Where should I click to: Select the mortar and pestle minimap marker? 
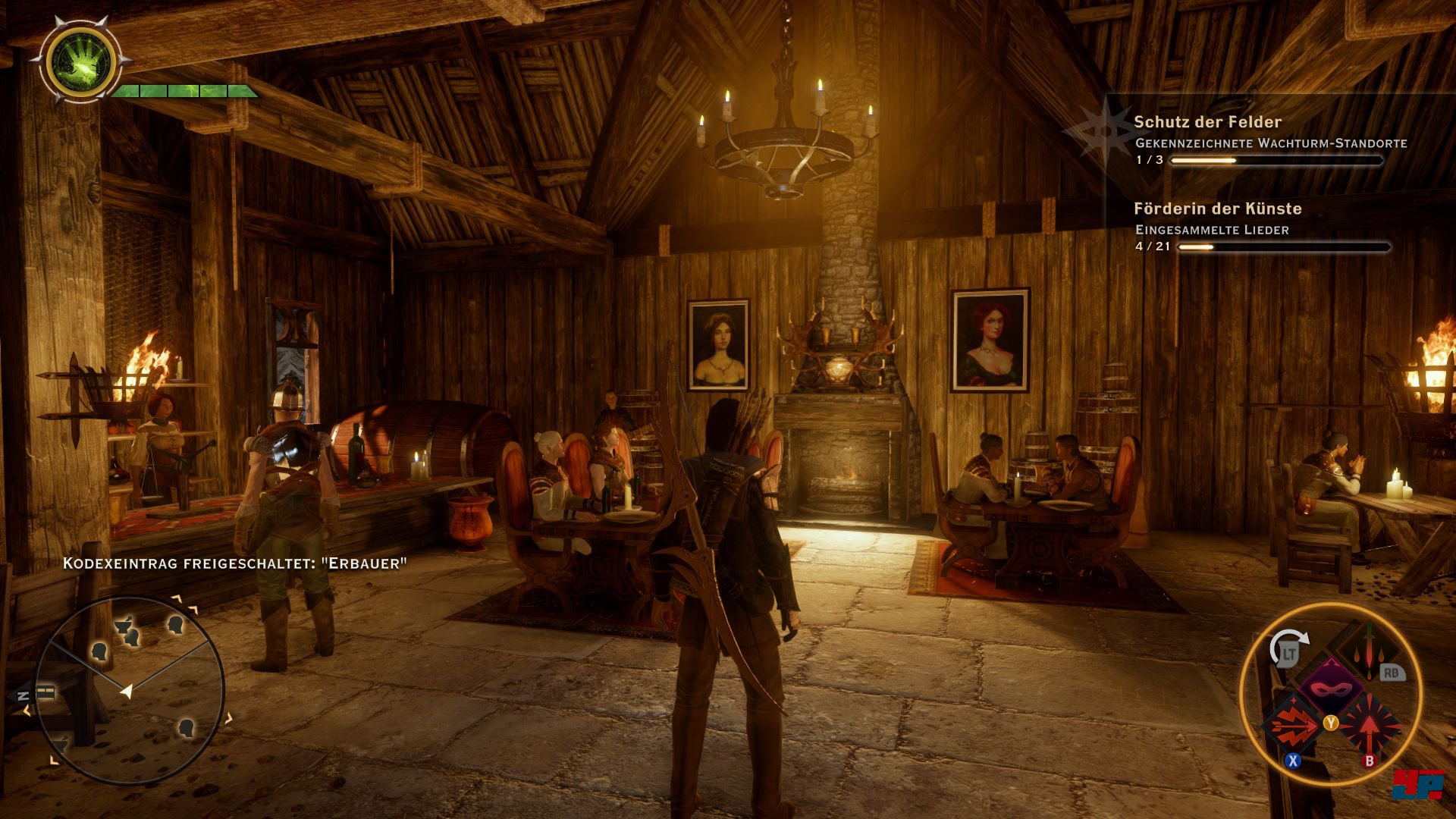124,626
